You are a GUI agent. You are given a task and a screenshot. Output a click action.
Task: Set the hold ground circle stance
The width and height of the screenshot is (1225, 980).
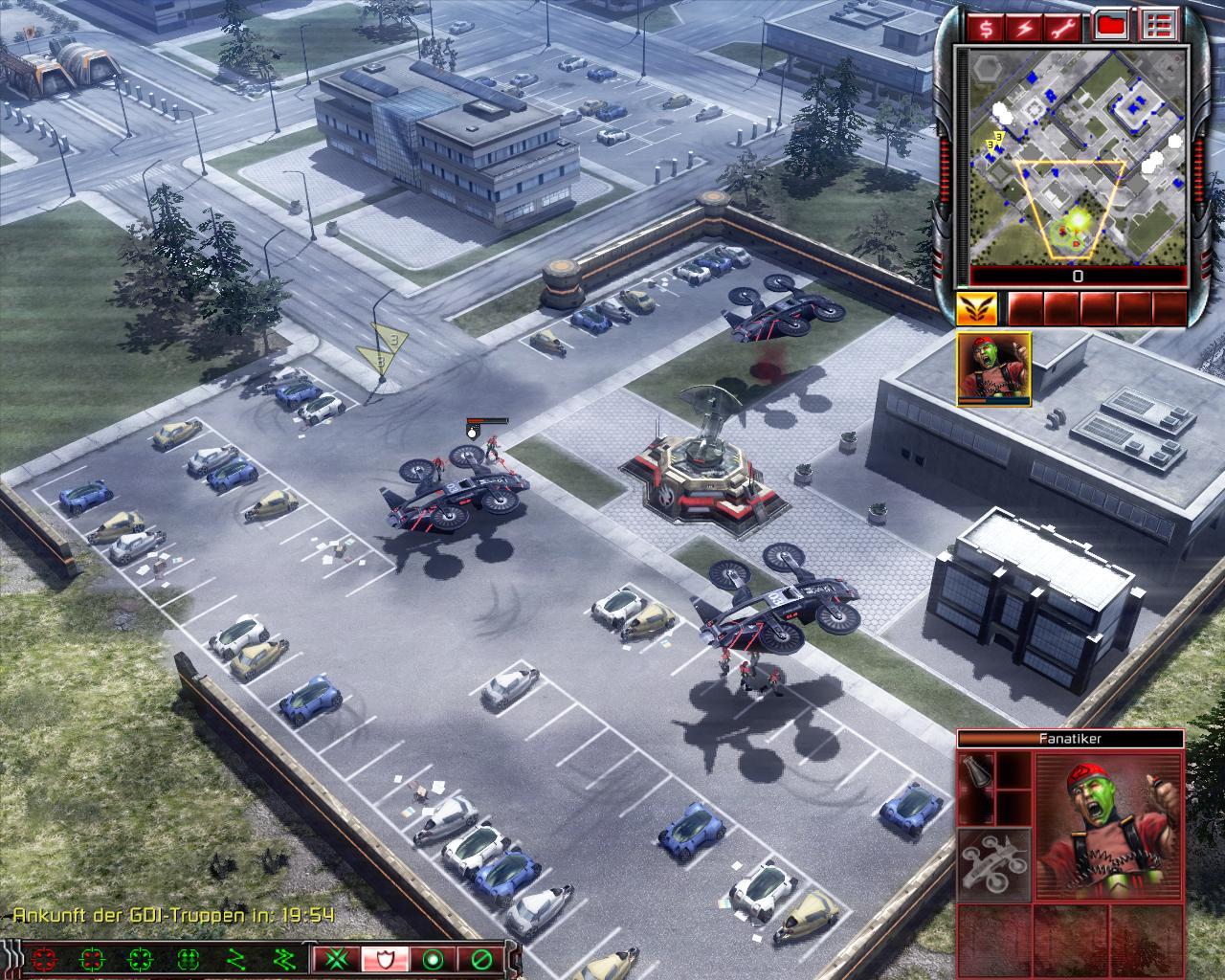click(433, 958)
